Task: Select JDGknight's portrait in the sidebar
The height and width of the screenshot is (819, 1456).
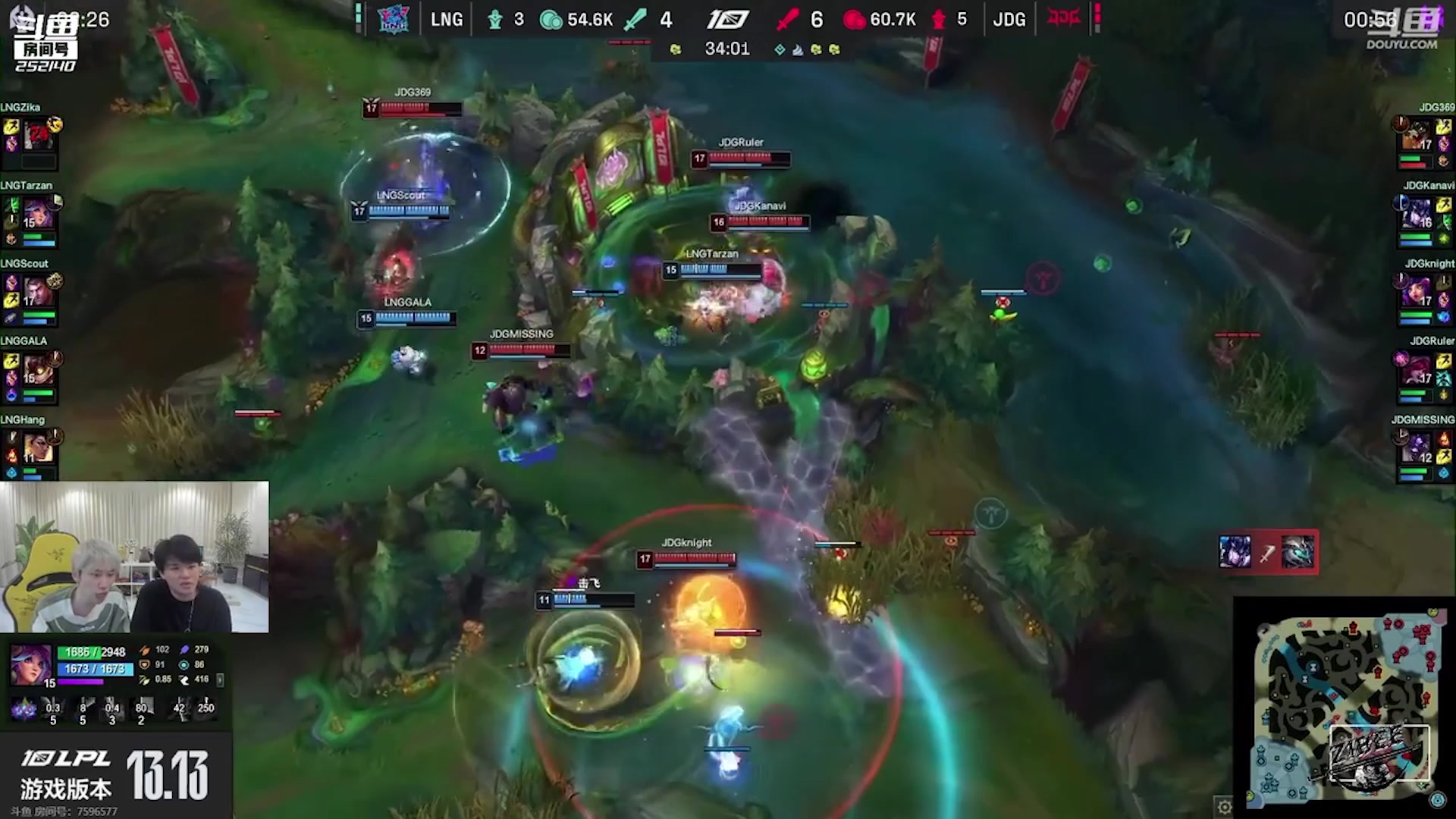Action: tap(1415, 293)
